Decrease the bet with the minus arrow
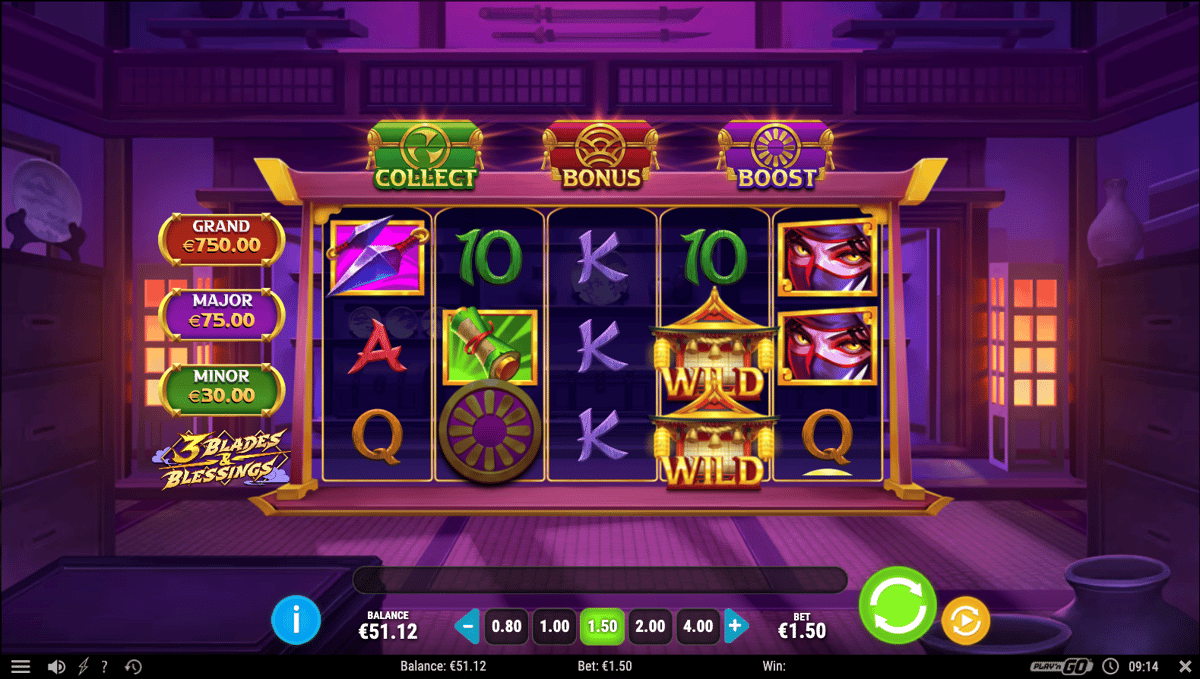 pos(467,627)
